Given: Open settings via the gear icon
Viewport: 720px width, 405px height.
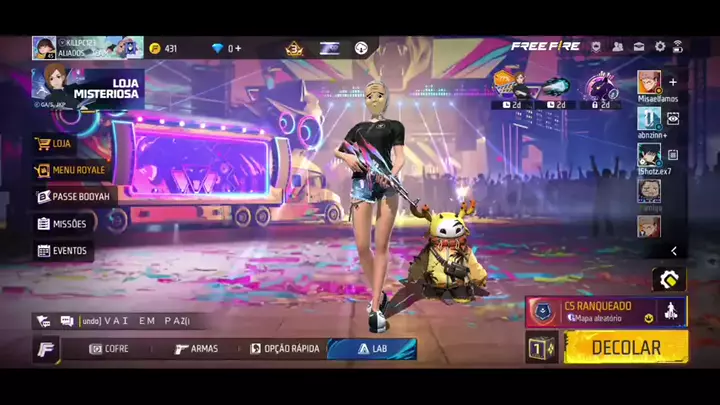Looking at the screenshot, I should pyautogui.click(x=660, y=47).
